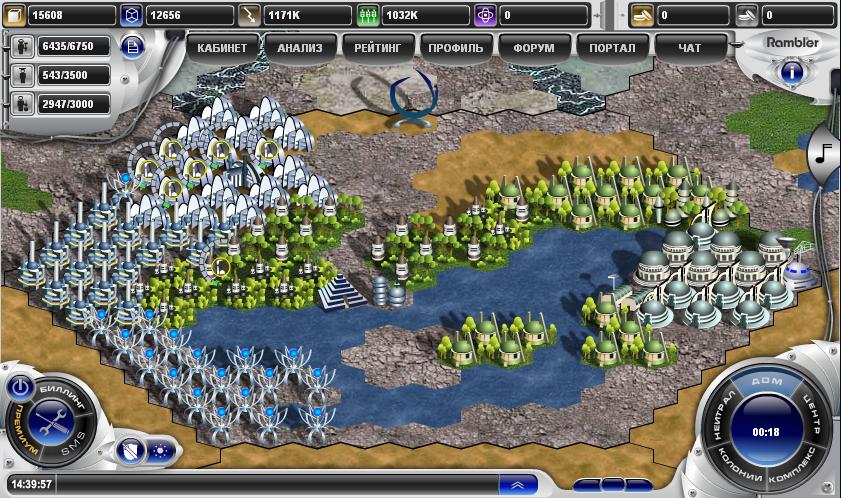This screenshot has width=841, height=498.
Task: Open the Кабинет menu
Action: pos(223,47)
